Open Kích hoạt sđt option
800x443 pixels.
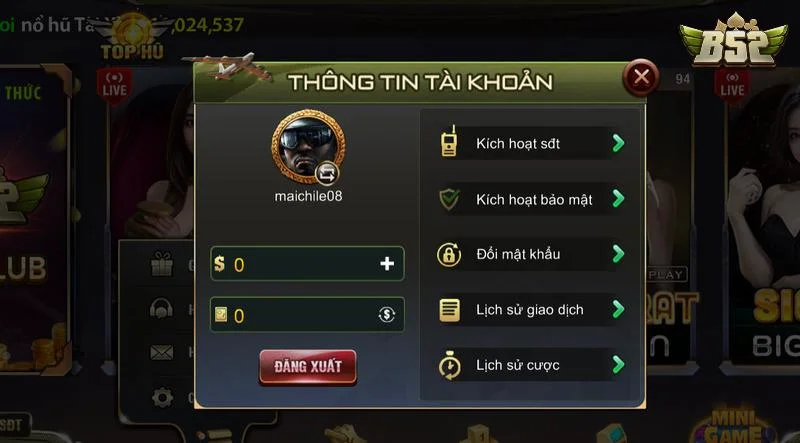(x=531, y=143)
